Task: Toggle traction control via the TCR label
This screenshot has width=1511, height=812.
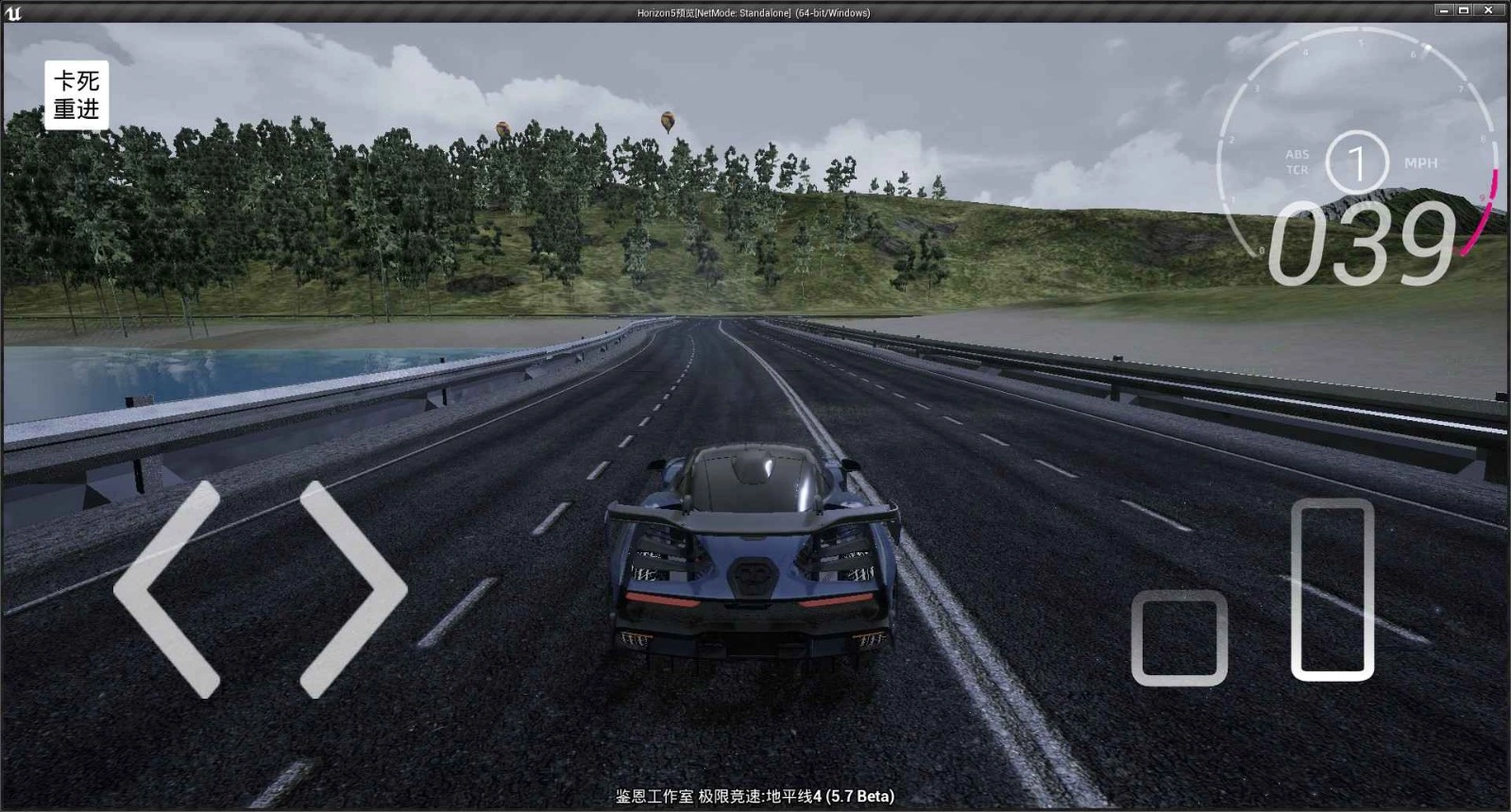Action: pyautogui.click(x=1297, y=167)
